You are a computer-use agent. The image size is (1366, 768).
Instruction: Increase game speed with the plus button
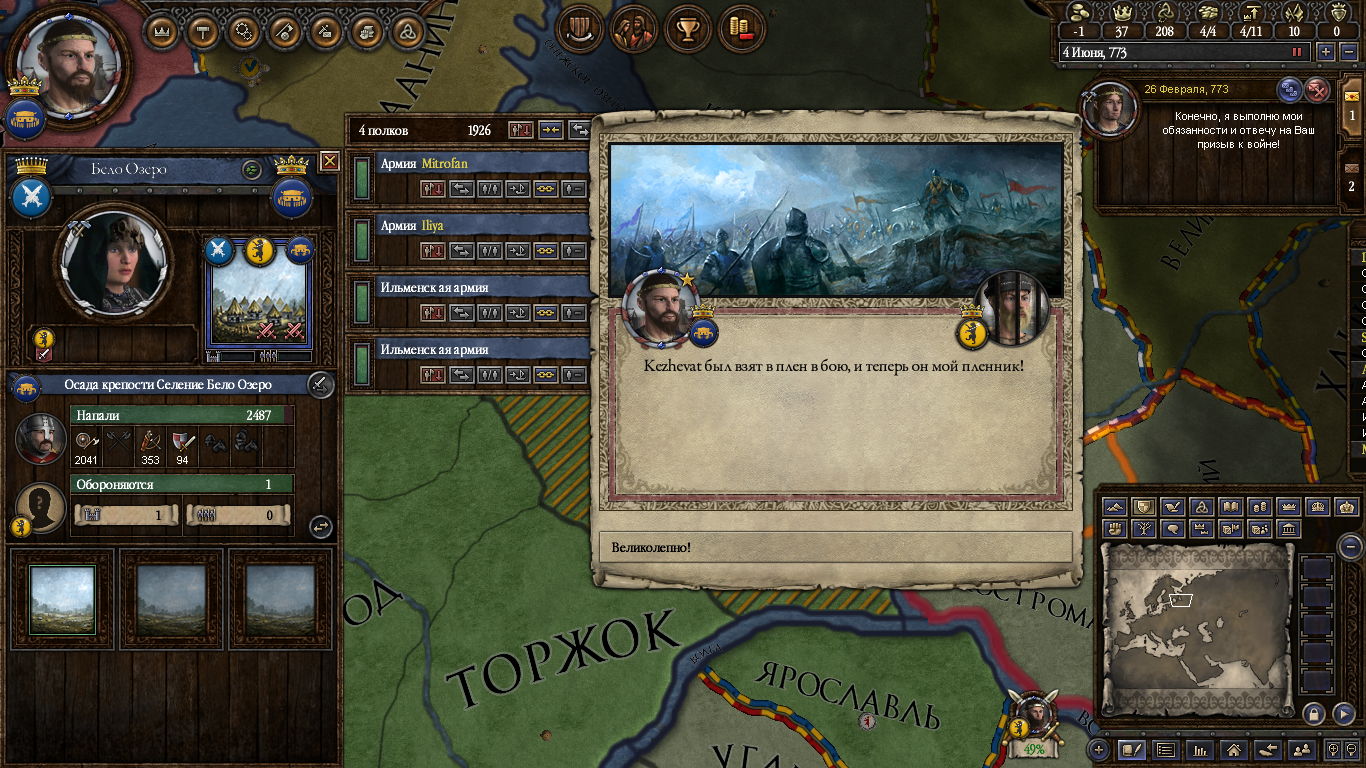[1326, 52]
